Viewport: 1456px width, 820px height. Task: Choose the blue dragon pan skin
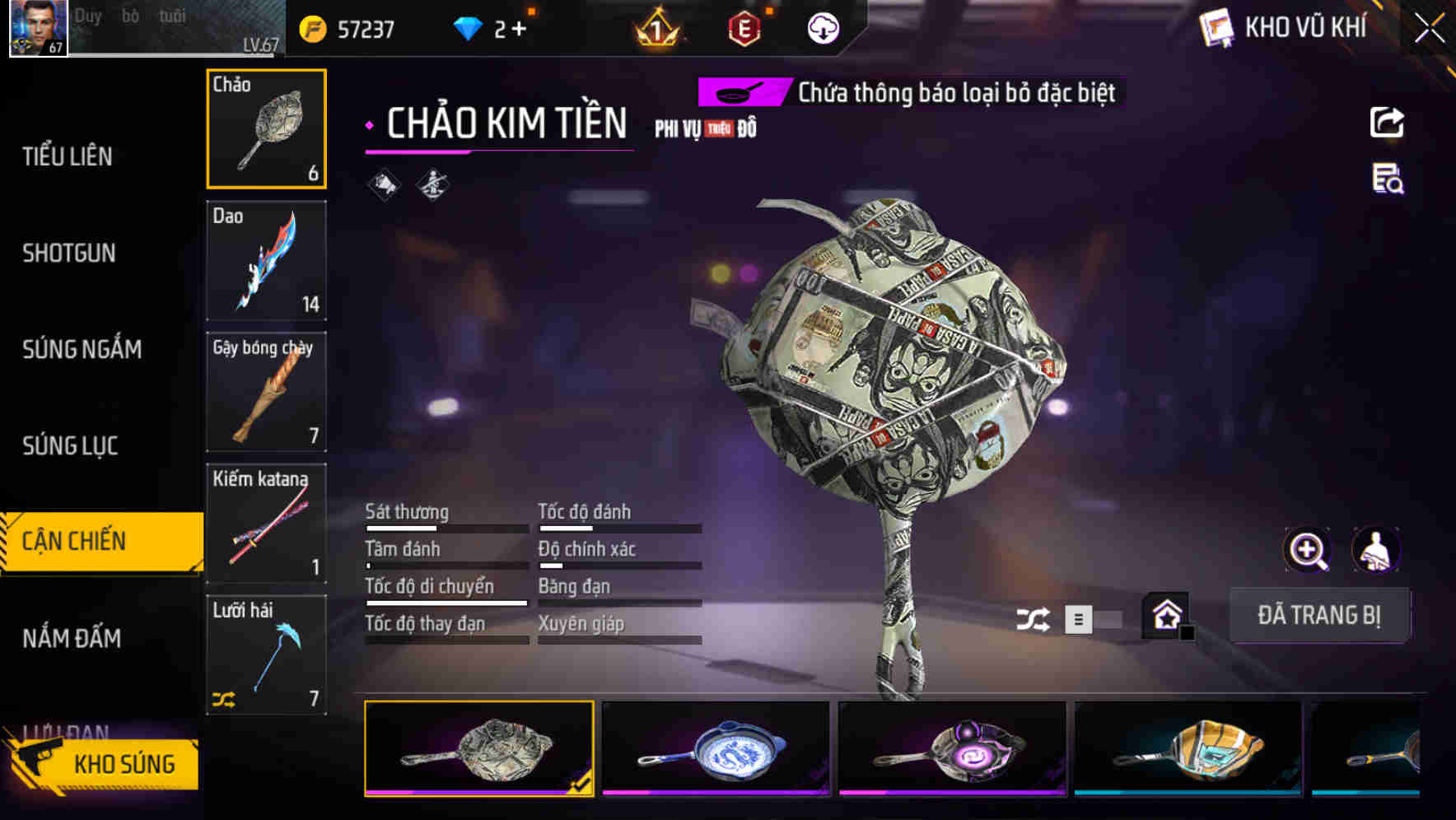(x=716, y=749)
